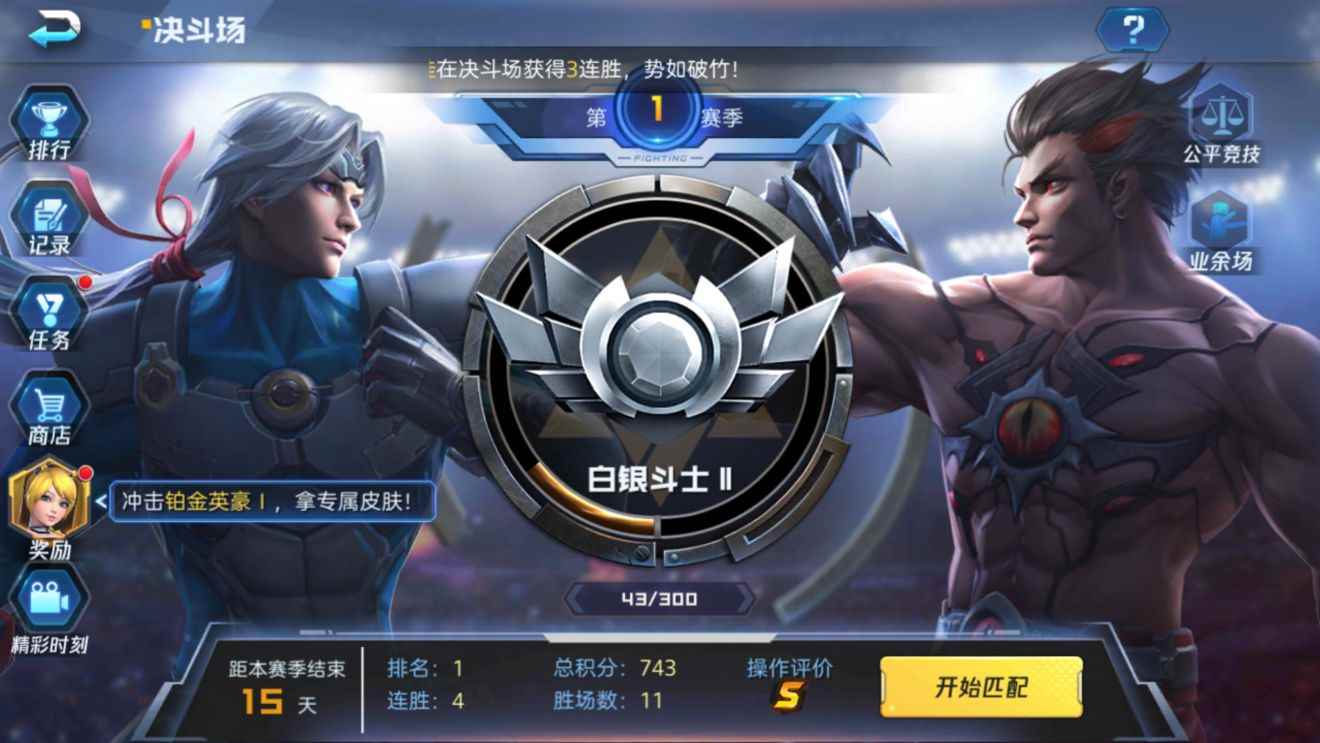Open the help question mark
This screenshot has width=1320, height=743.
(x=1133, y=30)
